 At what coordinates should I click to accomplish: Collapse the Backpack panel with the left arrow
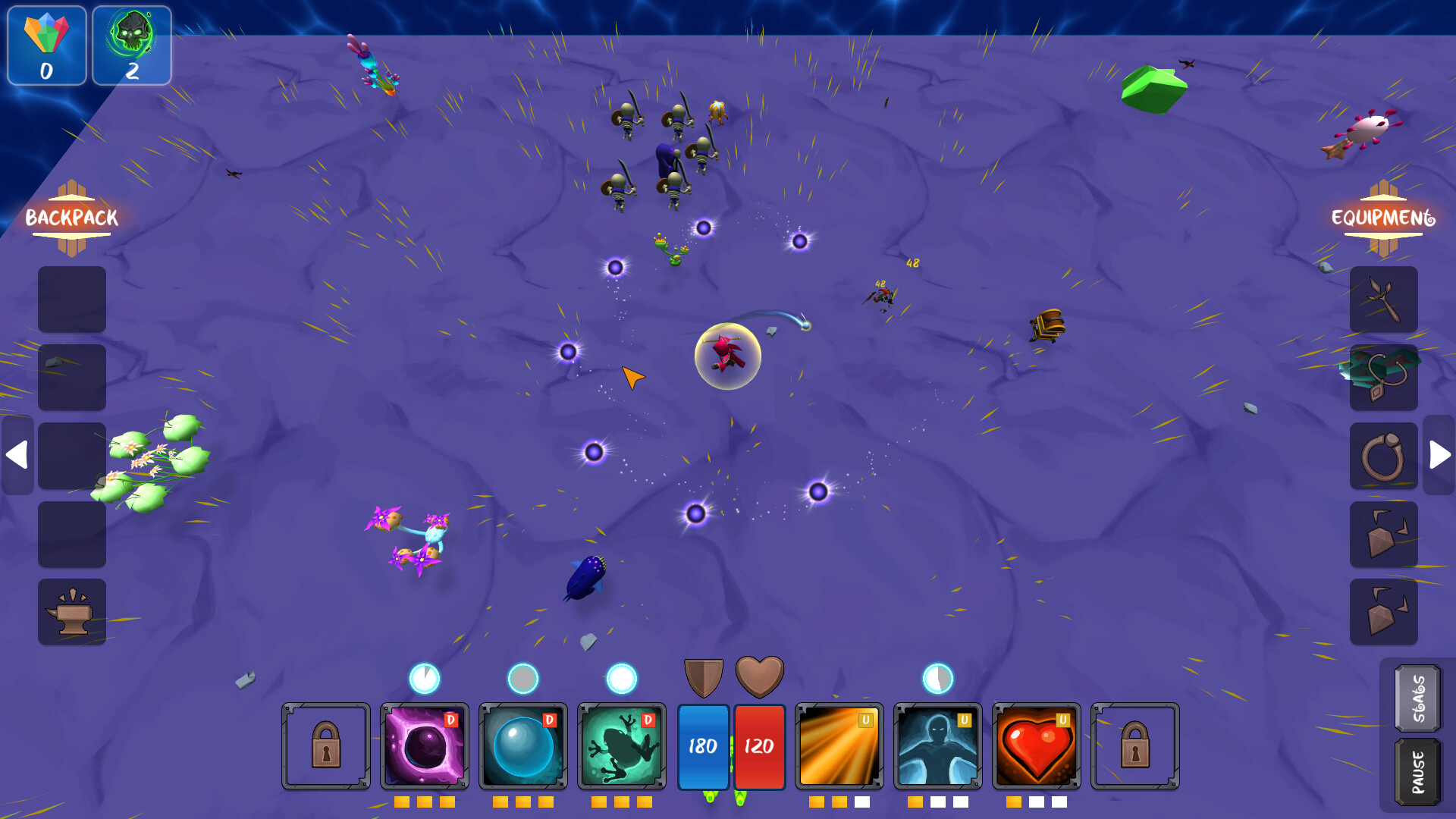click(x=18, y=456)
